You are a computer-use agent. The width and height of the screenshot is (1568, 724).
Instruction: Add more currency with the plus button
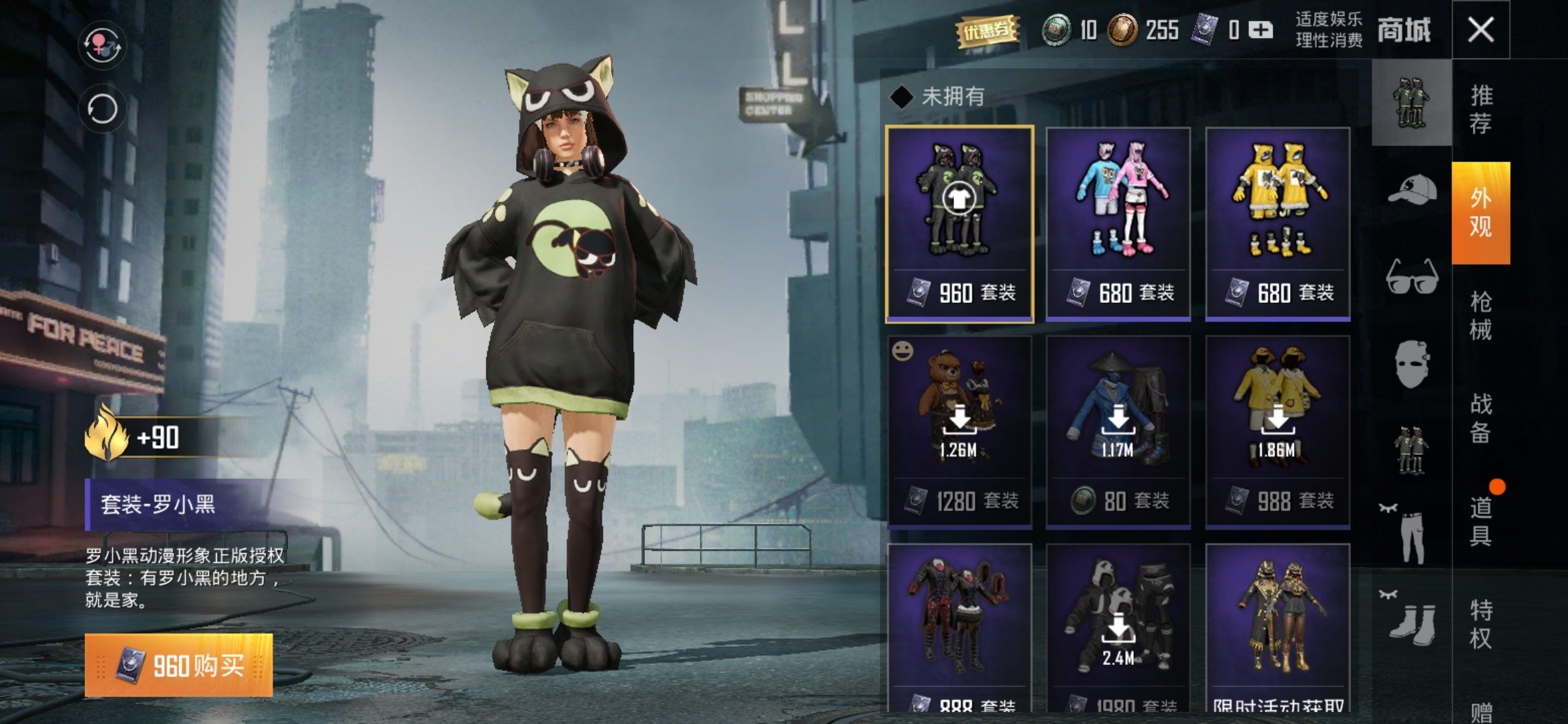1260,30
